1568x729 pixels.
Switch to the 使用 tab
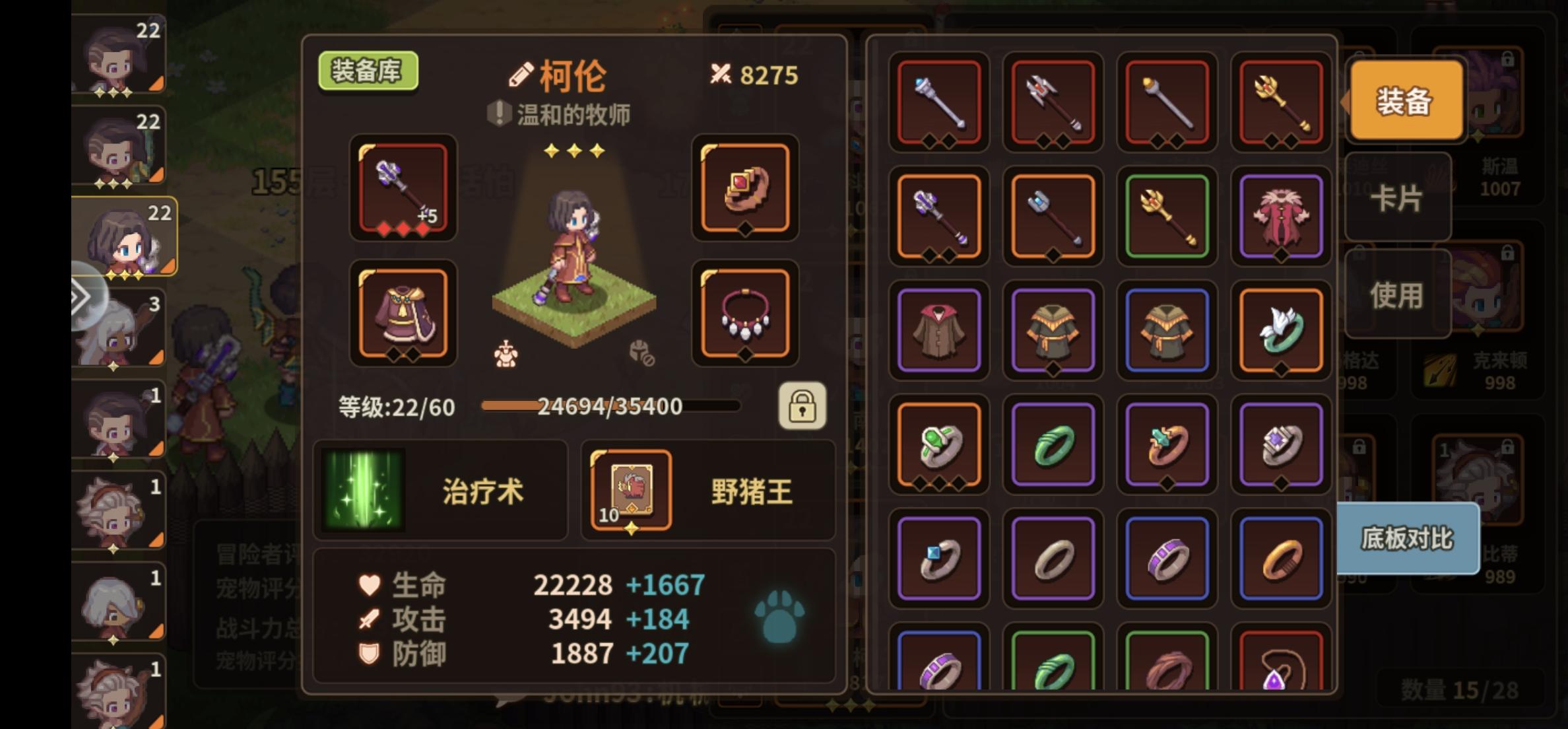pos(1397,295)
